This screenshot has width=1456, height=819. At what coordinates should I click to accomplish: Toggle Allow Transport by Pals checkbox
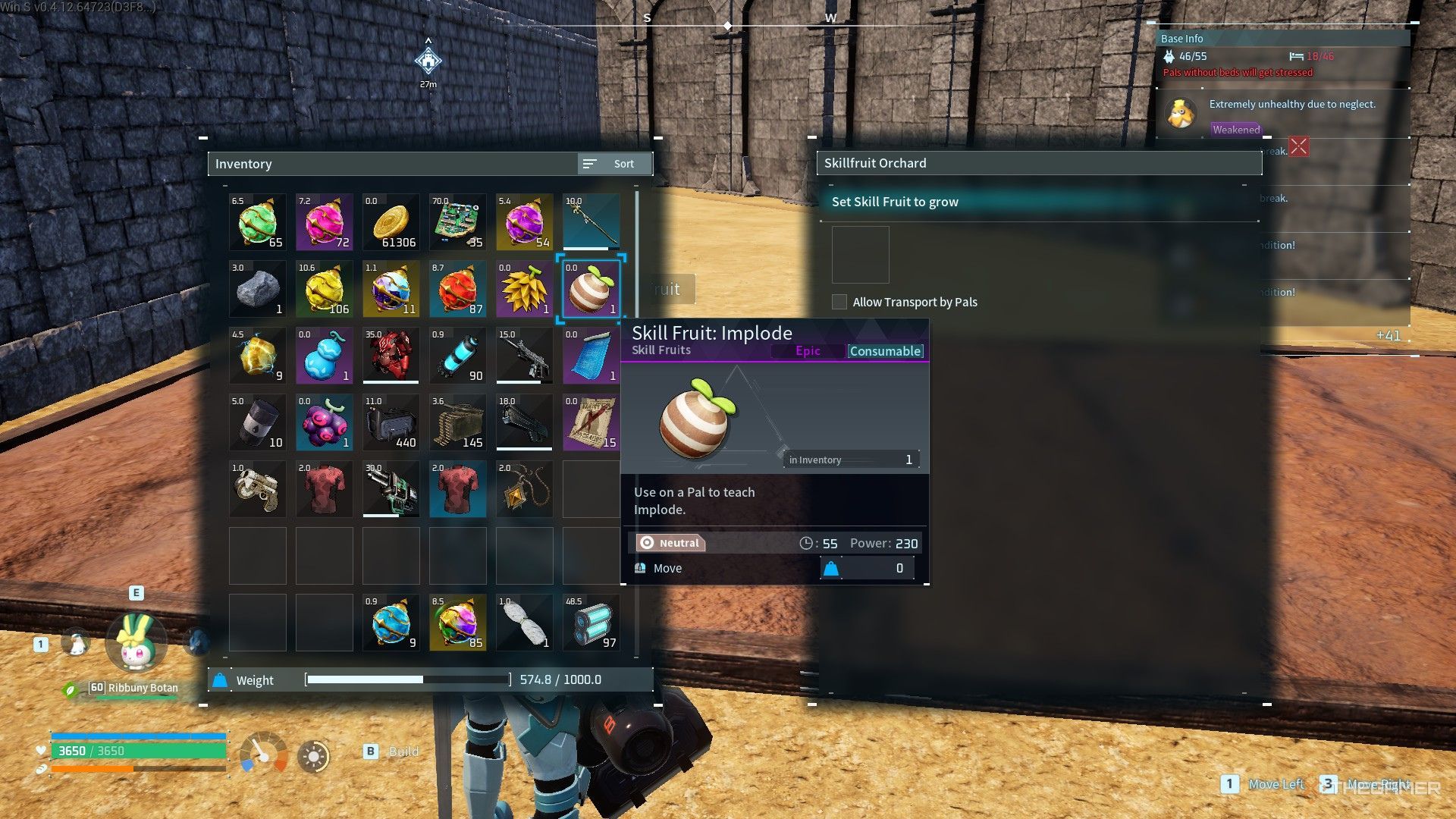pos(839,302)
